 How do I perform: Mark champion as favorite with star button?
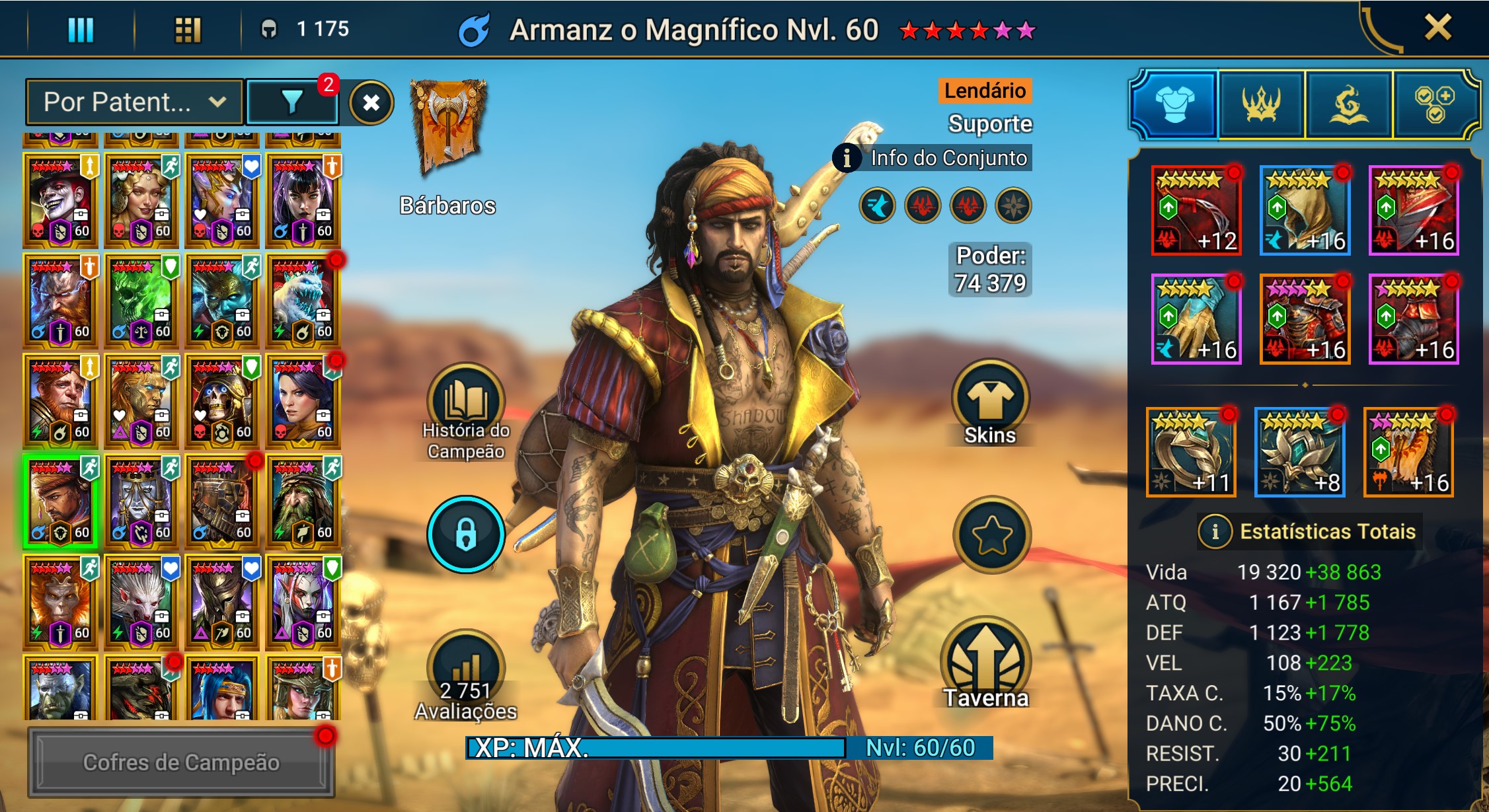(991, 535)
